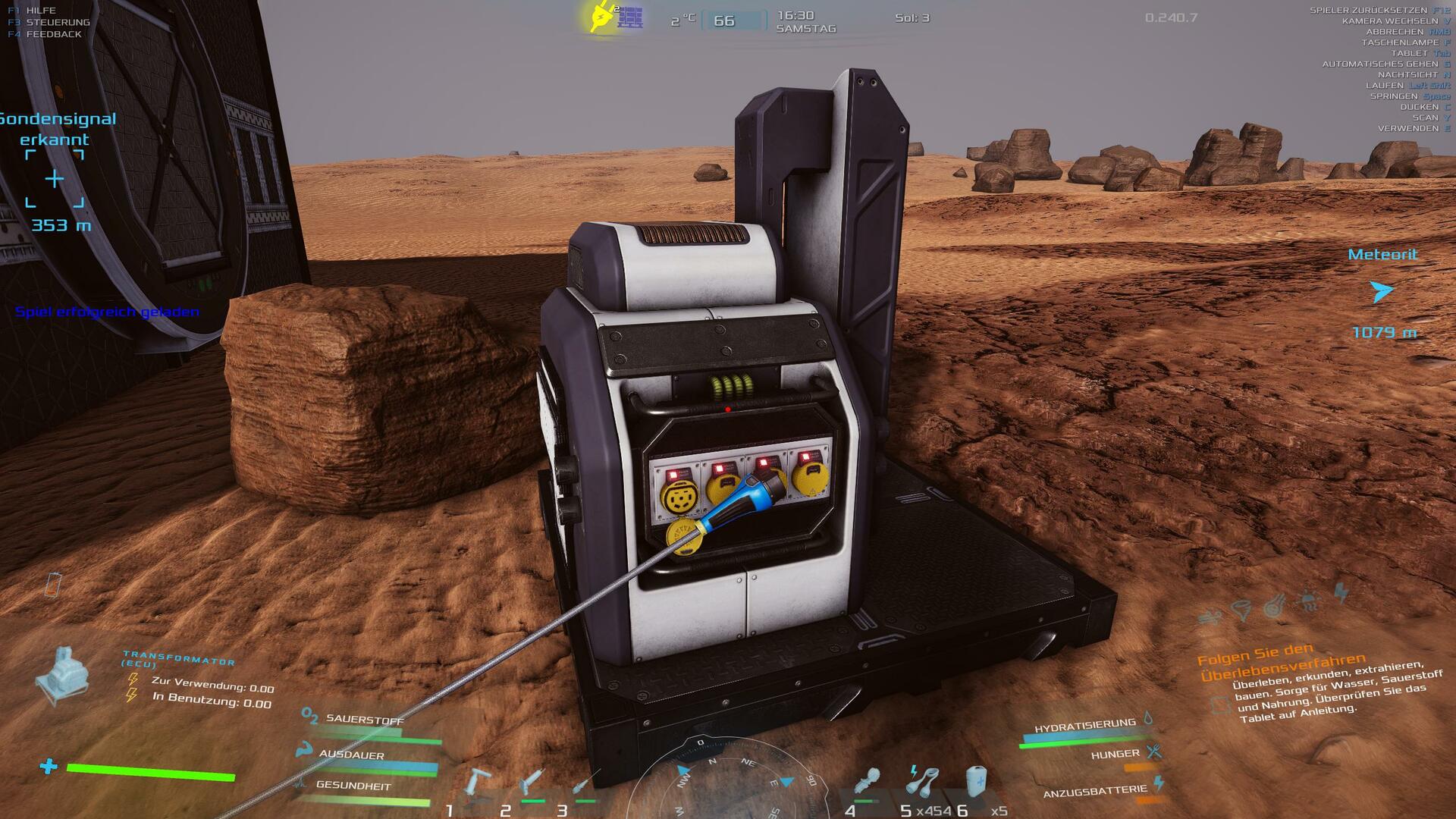This screenshot has width=1456, height=819.
Task: Click the Transformator (ECU) info icon
Action: (62, 673)
